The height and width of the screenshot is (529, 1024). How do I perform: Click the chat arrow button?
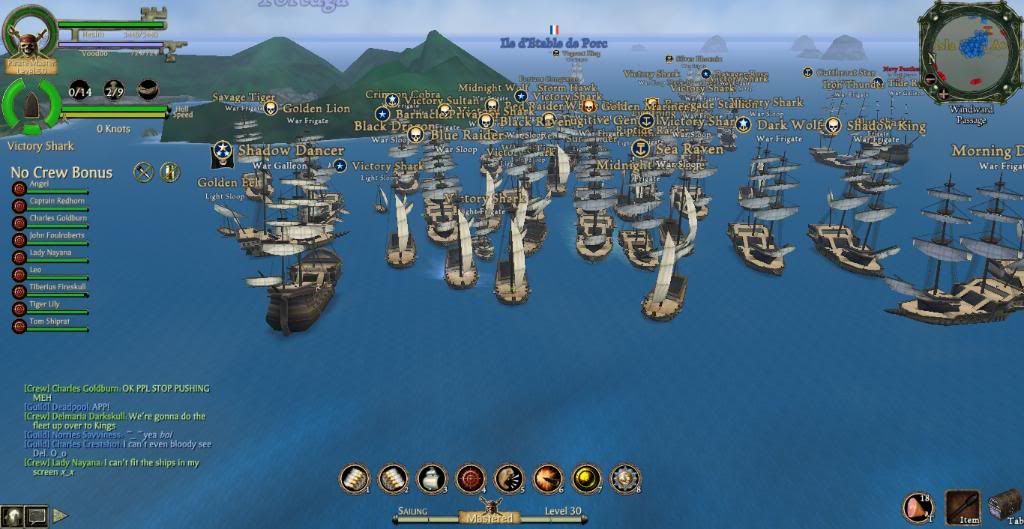[x=60, y=516]
